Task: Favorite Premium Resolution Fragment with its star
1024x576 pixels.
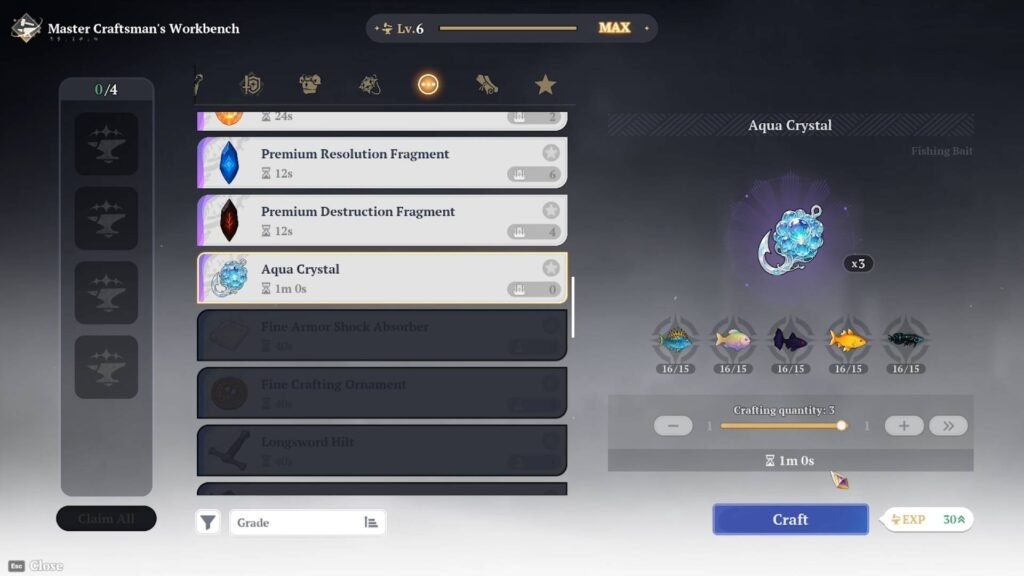Action: [551, 153]
